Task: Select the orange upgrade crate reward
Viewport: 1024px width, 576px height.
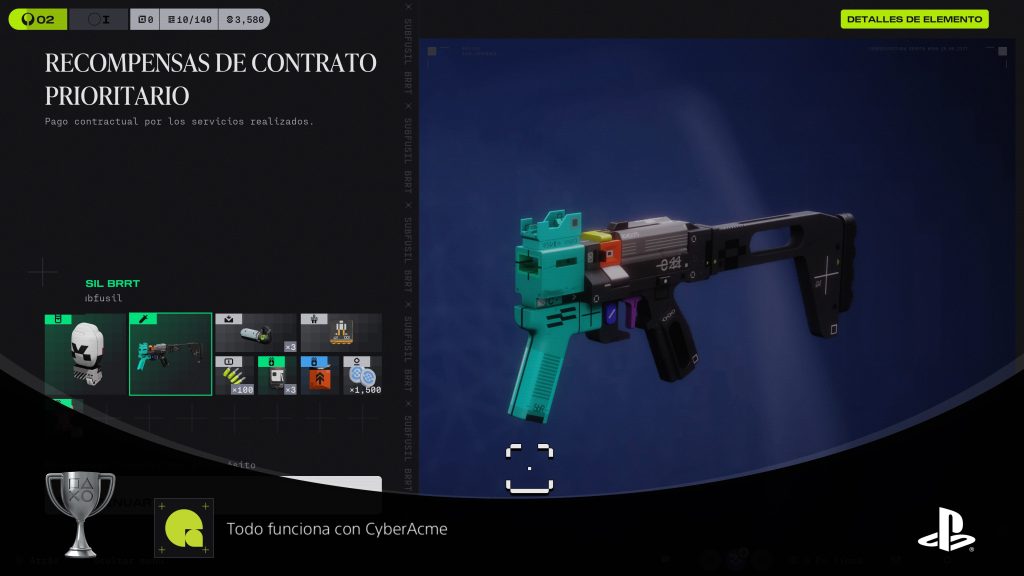Action: [x=320, y=375]
